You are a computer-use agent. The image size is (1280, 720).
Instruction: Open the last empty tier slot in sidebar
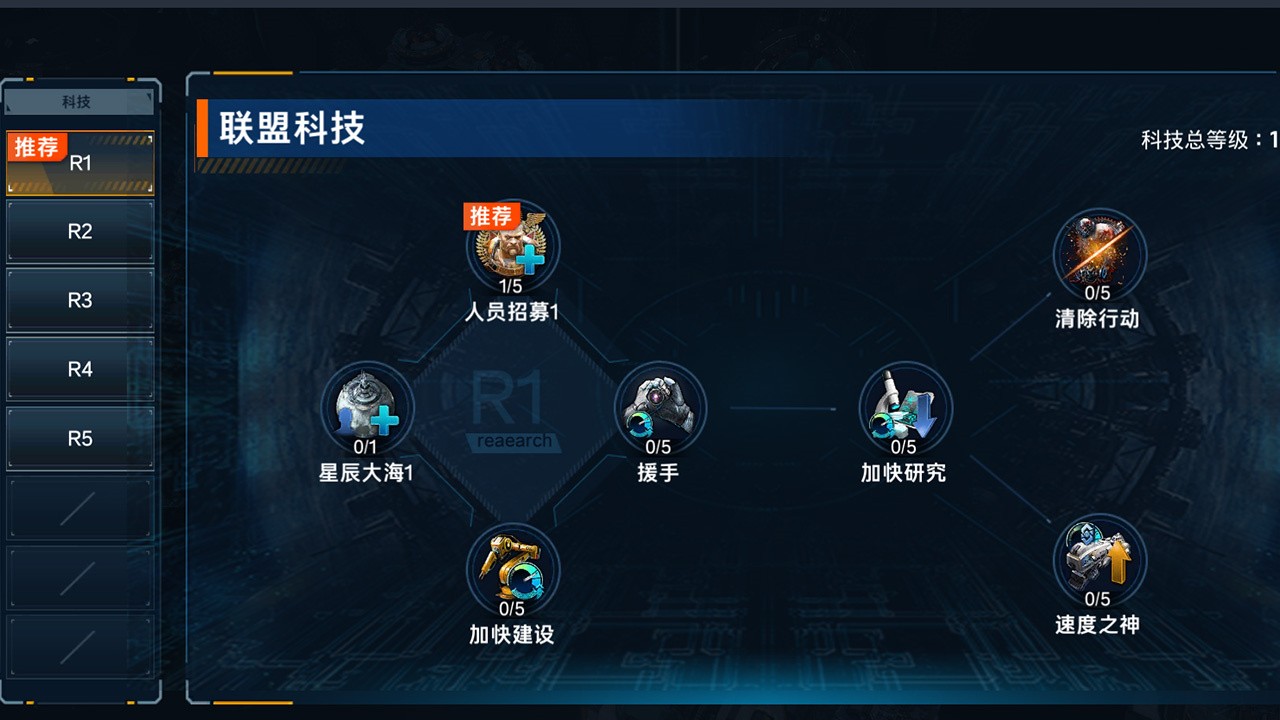[x=79, y=644]
